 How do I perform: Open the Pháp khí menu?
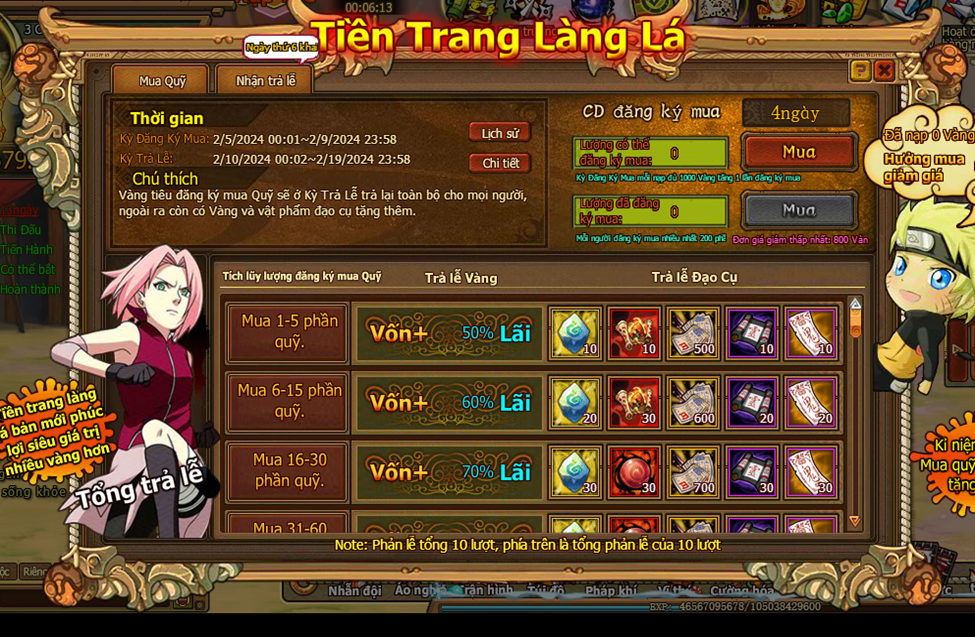pyautogui.click(x=611, y=591)
